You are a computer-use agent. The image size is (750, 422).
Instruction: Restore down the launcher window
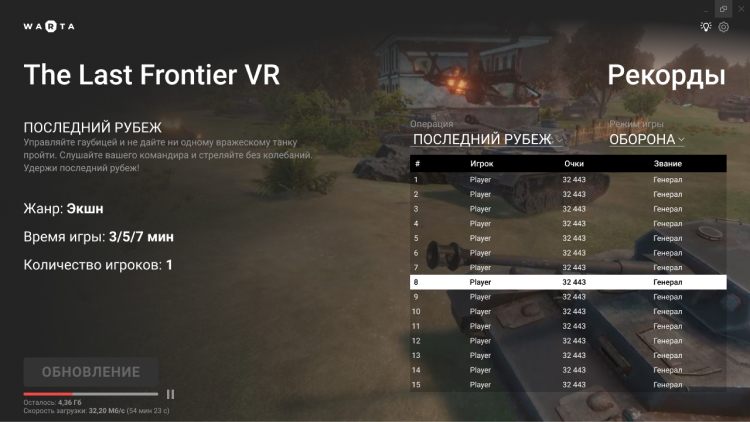pyautogui.click(x=723, y=8)
